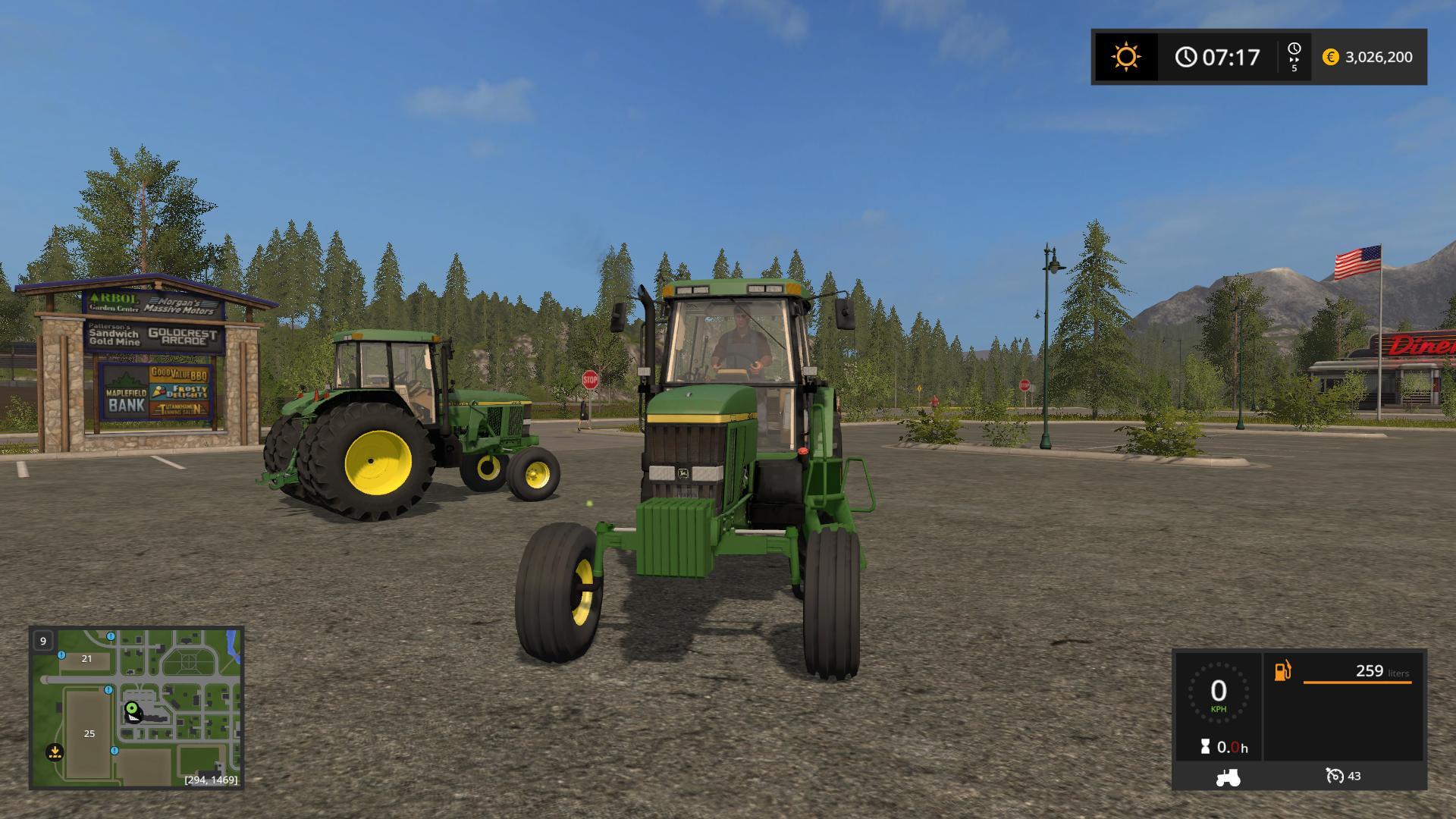Click the euro coin money icon
The height and width of the screenshot is (819, 1456).
coord(1330,57)
